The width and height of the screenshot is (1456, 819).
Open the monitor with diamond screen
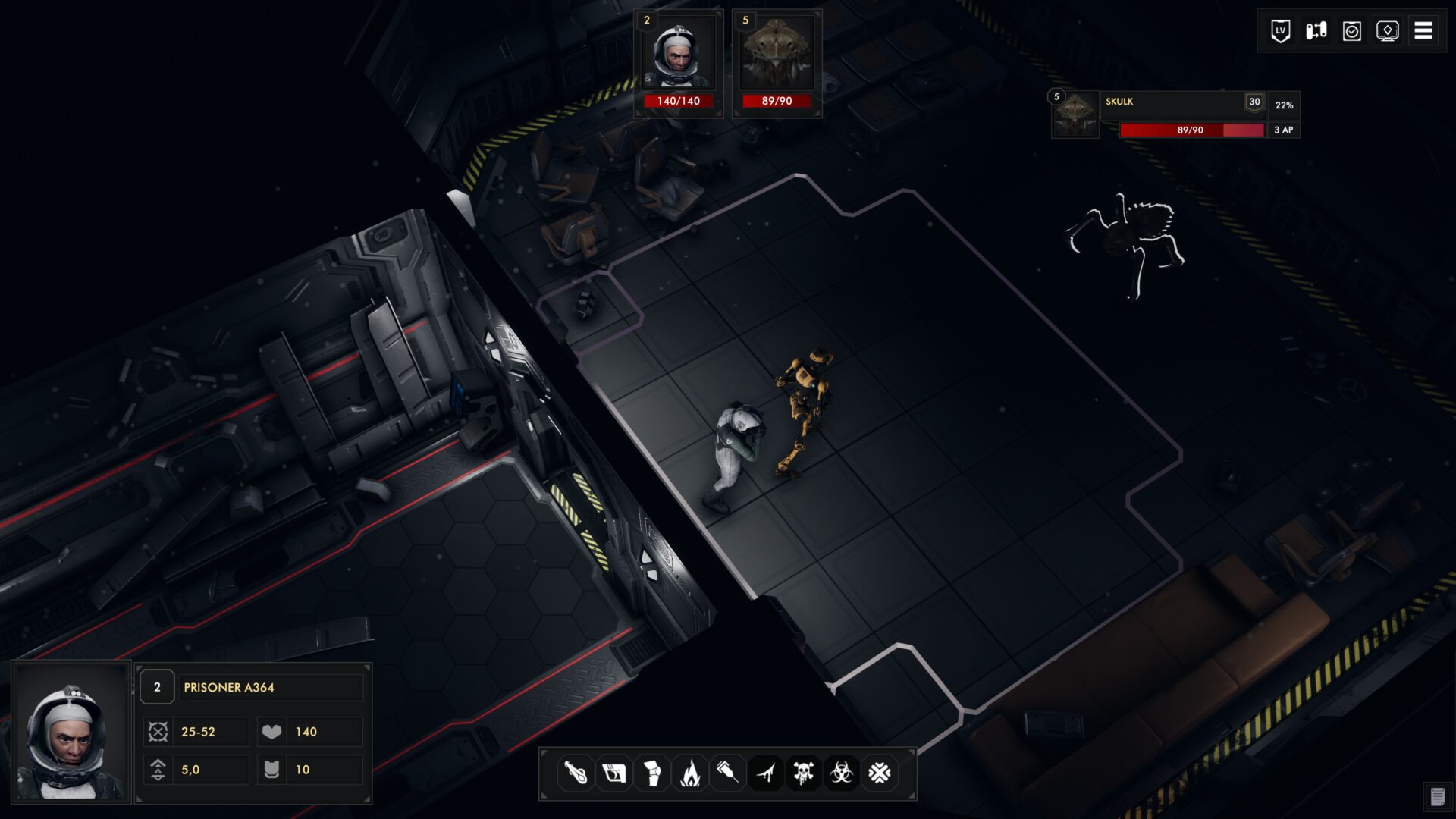coord(1388,31)
